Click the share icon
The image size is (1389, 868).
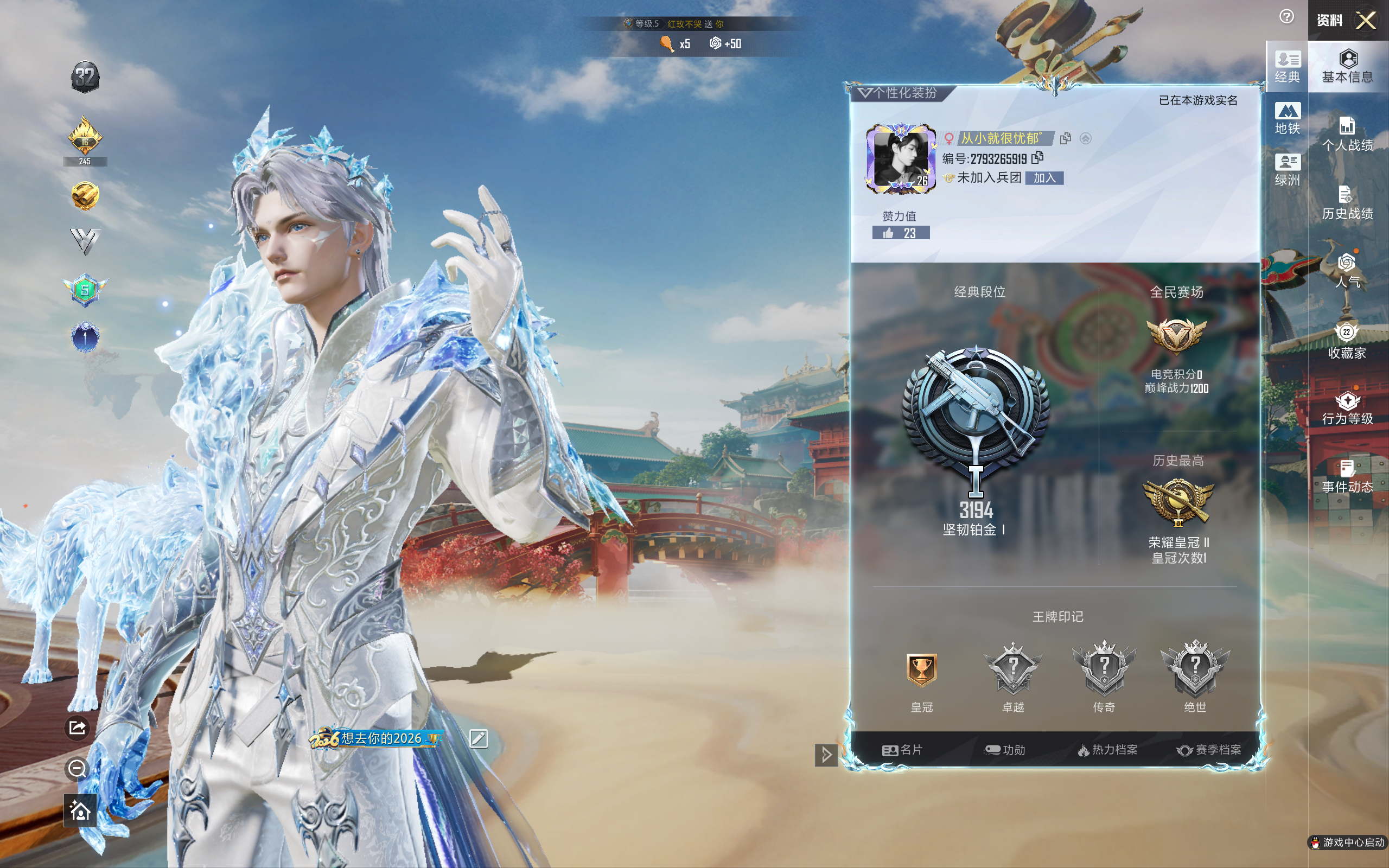78,728
